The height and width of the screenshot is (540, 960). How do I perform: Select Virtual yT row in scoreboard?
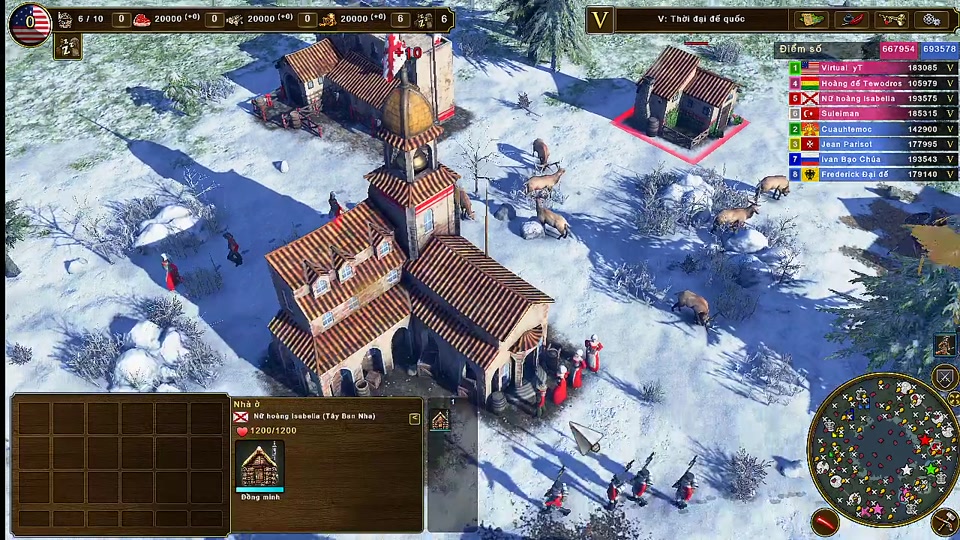(866, 68)
